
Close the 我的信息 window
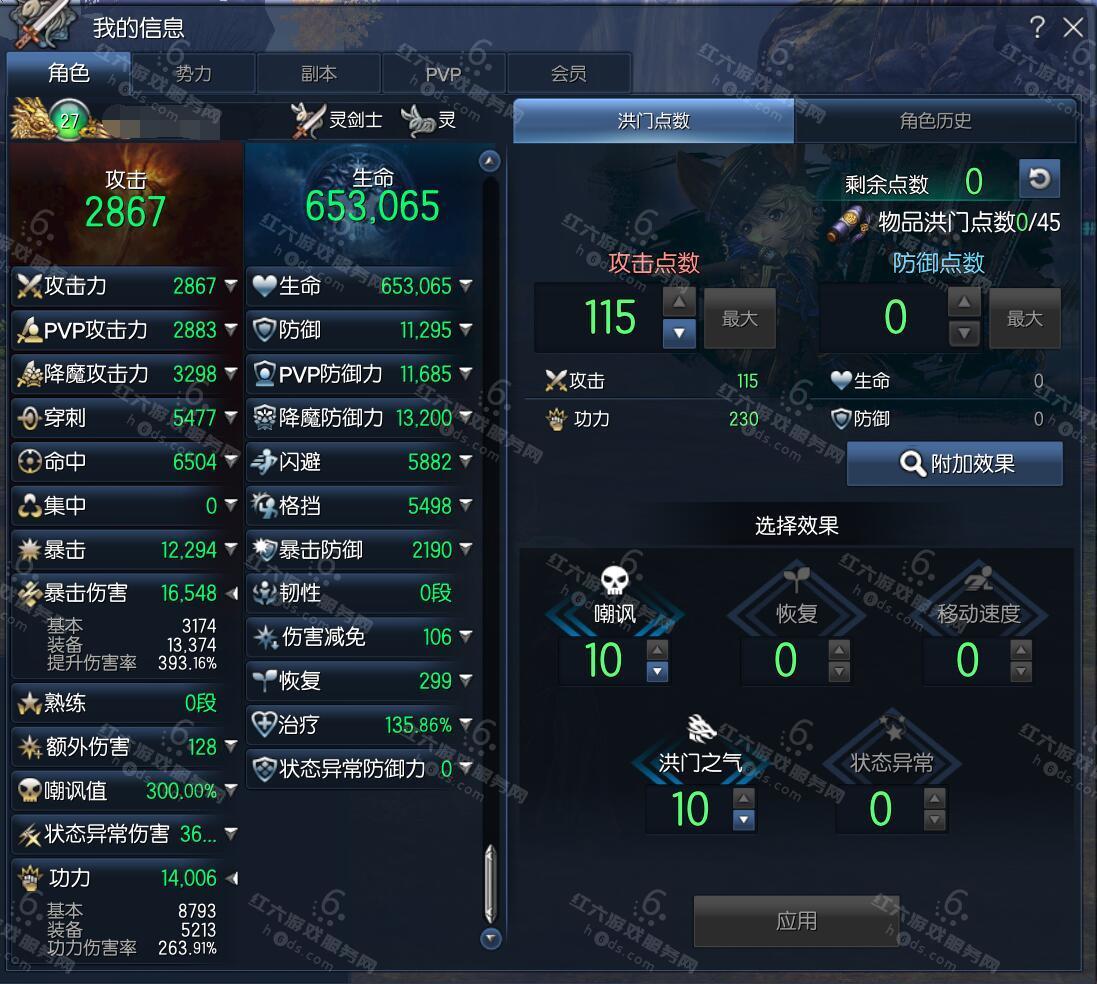(x=1073, y=27)
